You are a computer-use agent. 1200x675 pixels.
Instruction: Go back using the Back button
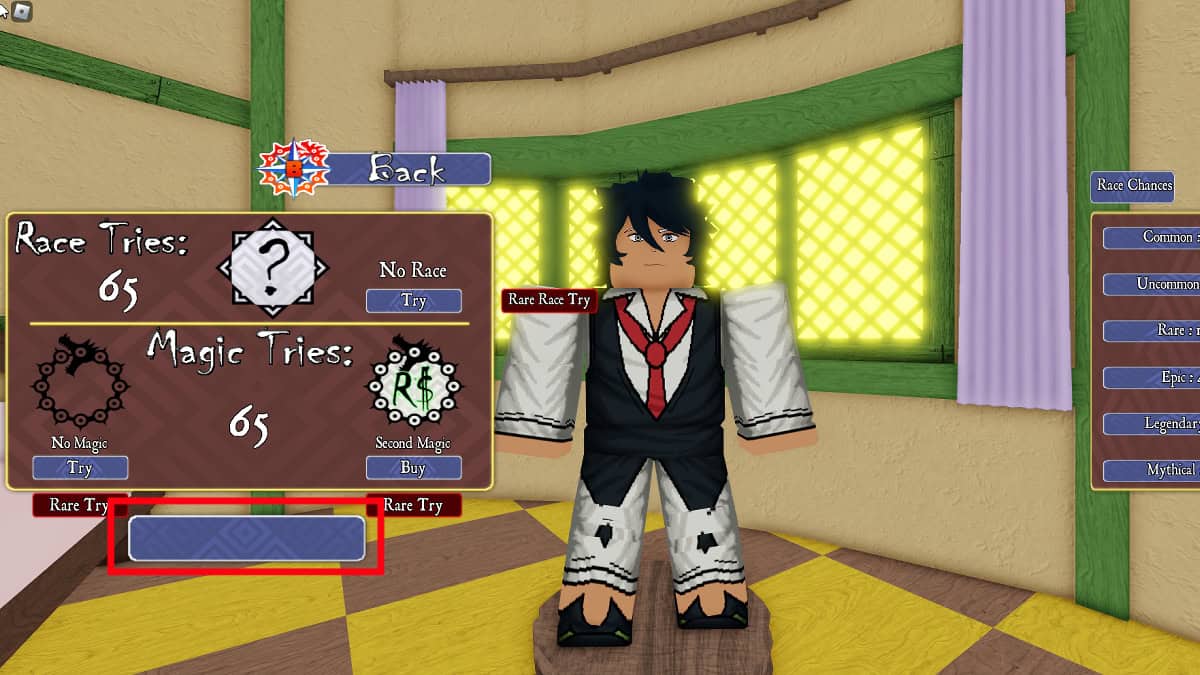[408, 169]
